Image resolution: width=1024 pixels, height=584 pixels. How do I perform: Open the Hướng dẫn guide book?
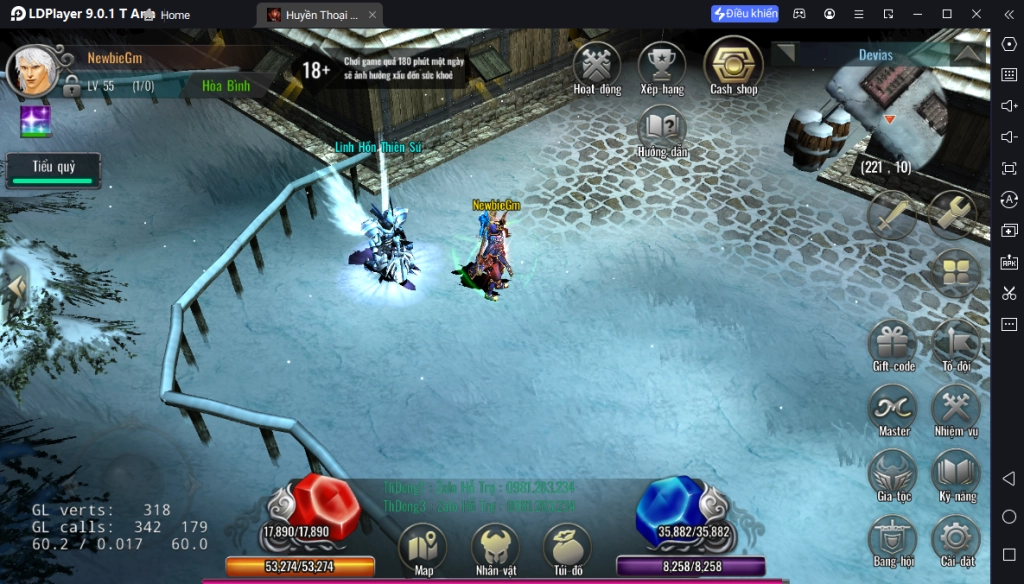coord(662,127)
